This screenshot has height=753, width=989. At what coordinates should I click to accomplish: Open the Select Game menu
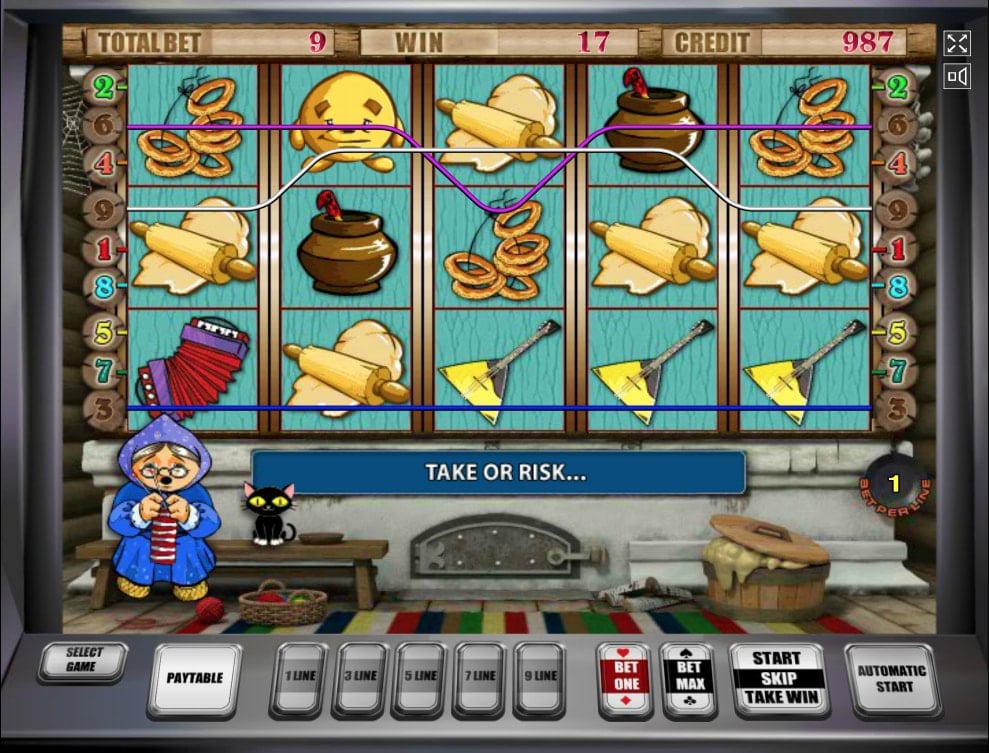pyautogui.click(x=85, y=661)
